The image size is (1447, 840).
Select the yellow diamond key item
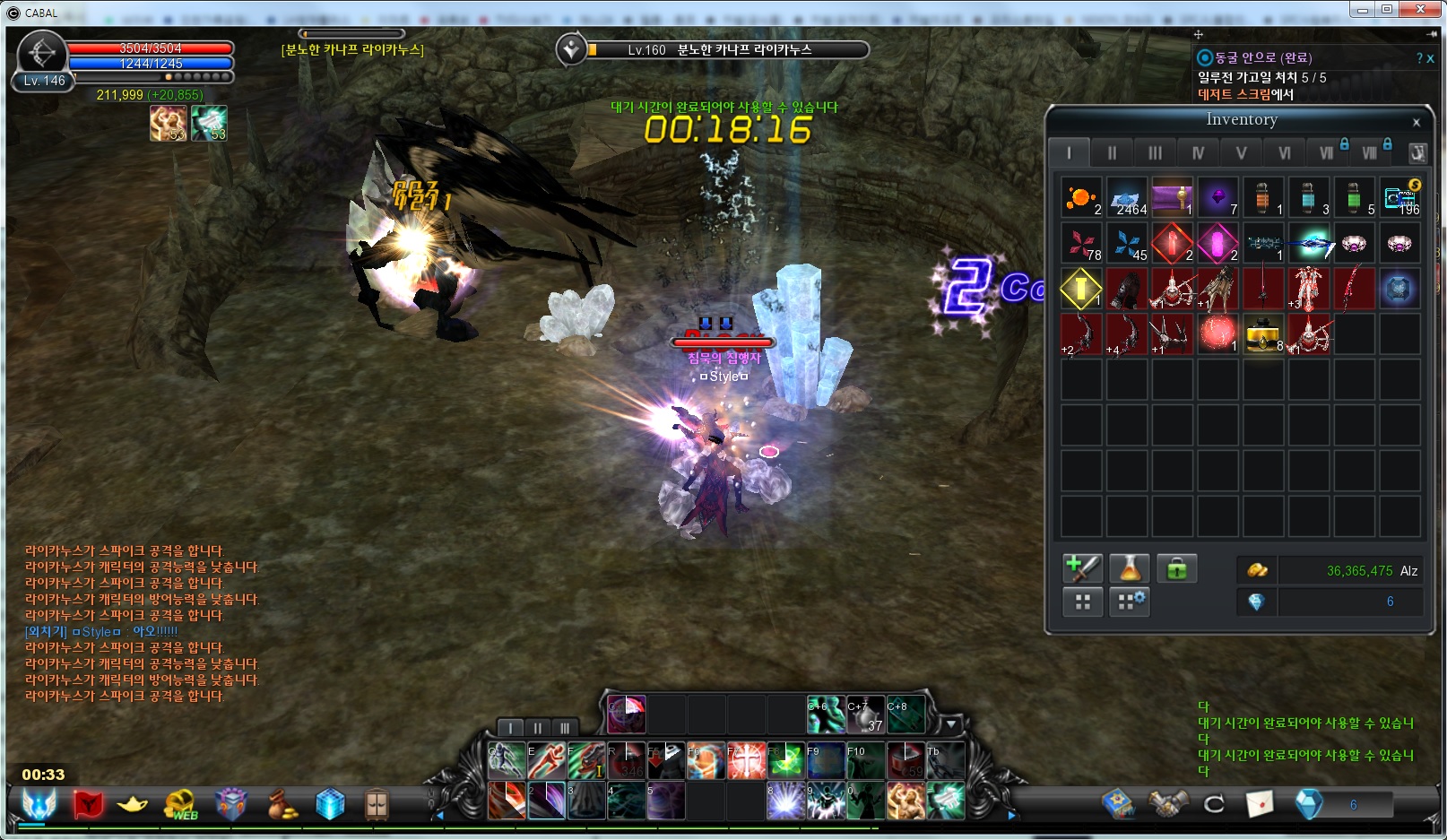(1081, 289)
